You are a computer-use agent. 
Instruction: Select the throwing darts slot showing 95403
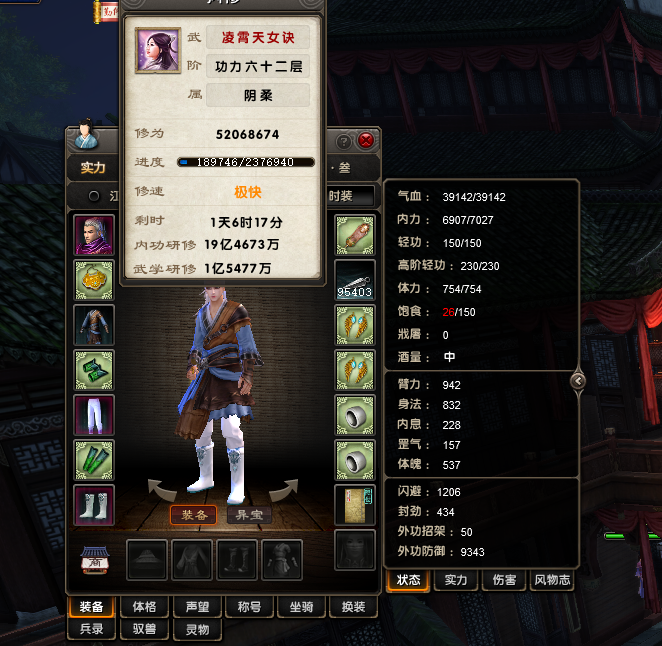click(x=355, y=280)
